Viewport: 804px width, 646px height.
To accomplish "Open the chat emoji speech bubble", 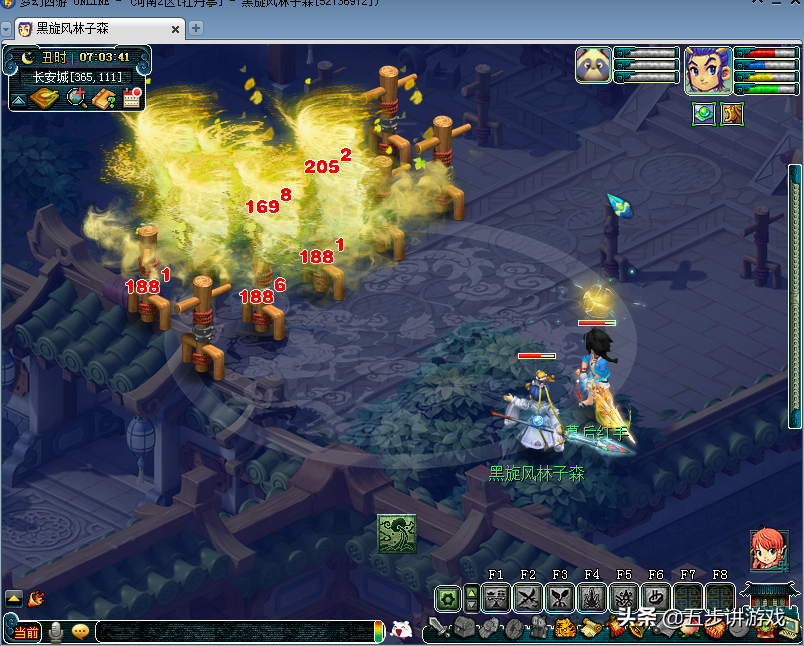I will tap(81, 632).
